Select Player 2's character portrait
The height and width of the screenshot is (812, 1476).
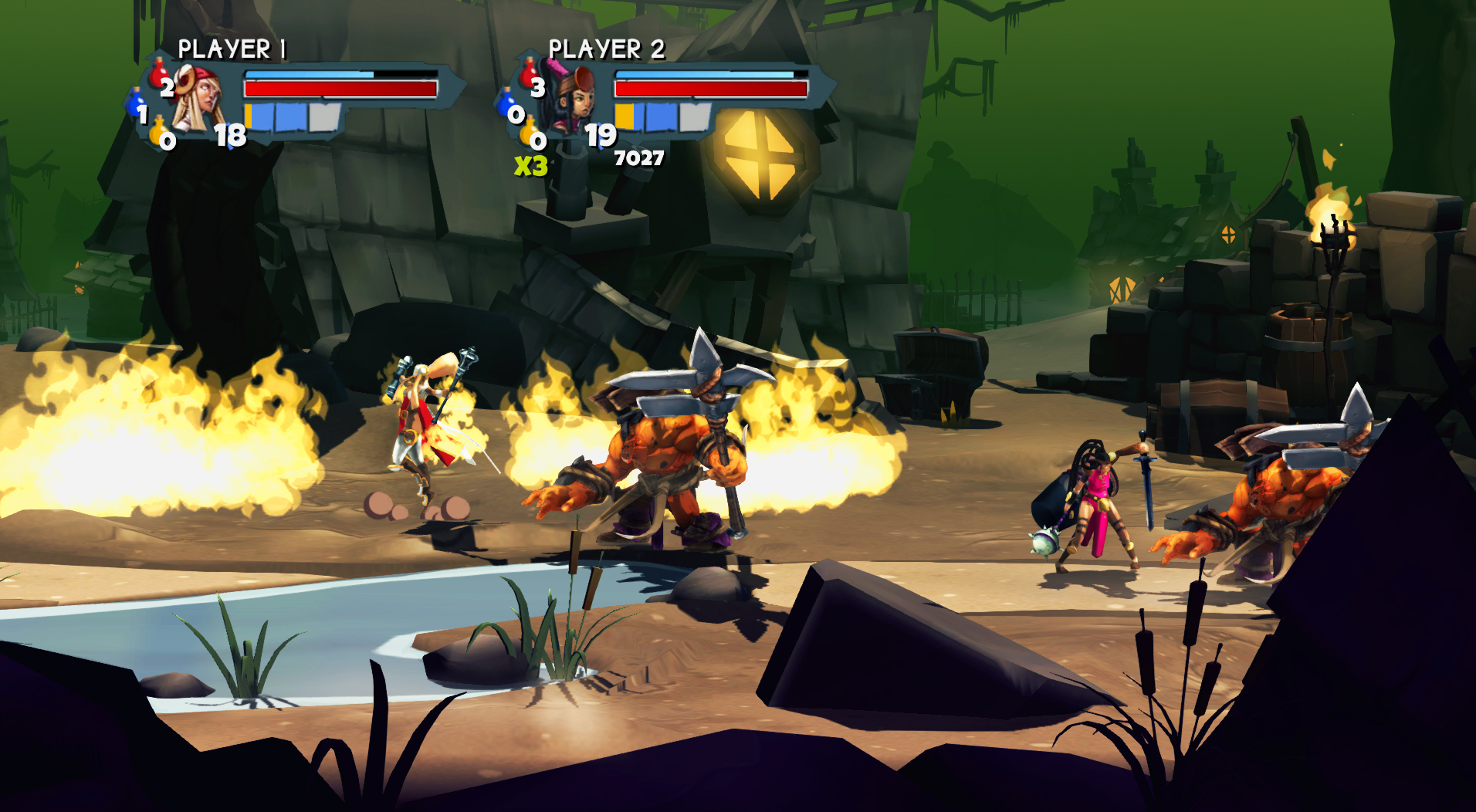click(x=574, y=96)
